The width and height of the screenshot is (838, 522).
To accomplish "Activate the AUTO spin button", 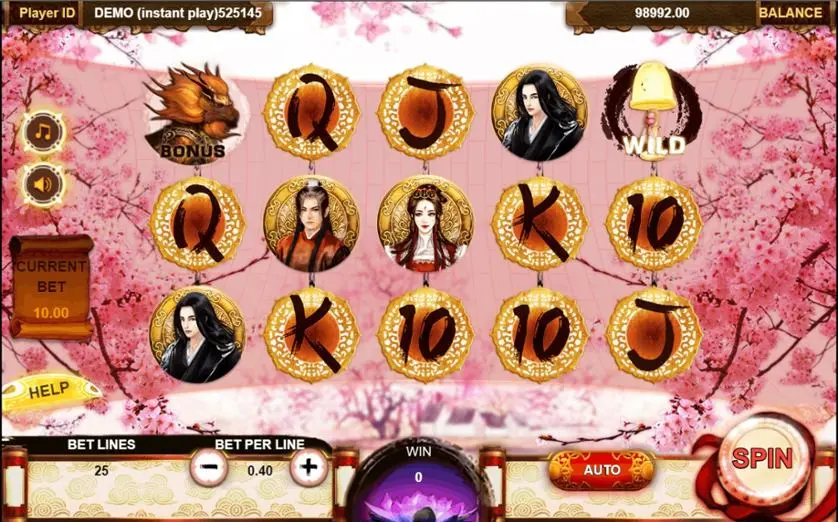I will point(601,469).
